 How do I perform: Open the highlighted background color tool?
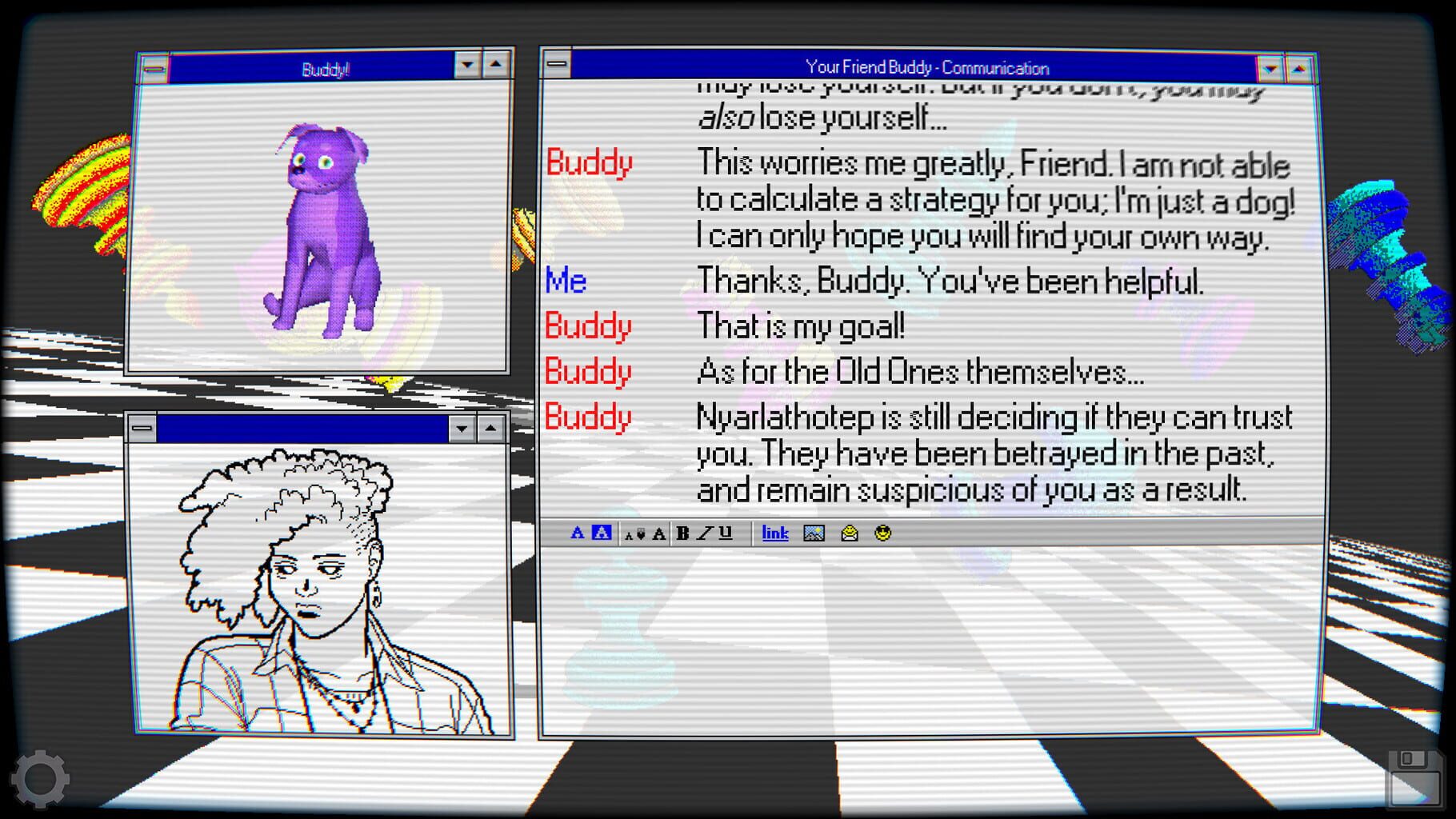coord(600,533)
